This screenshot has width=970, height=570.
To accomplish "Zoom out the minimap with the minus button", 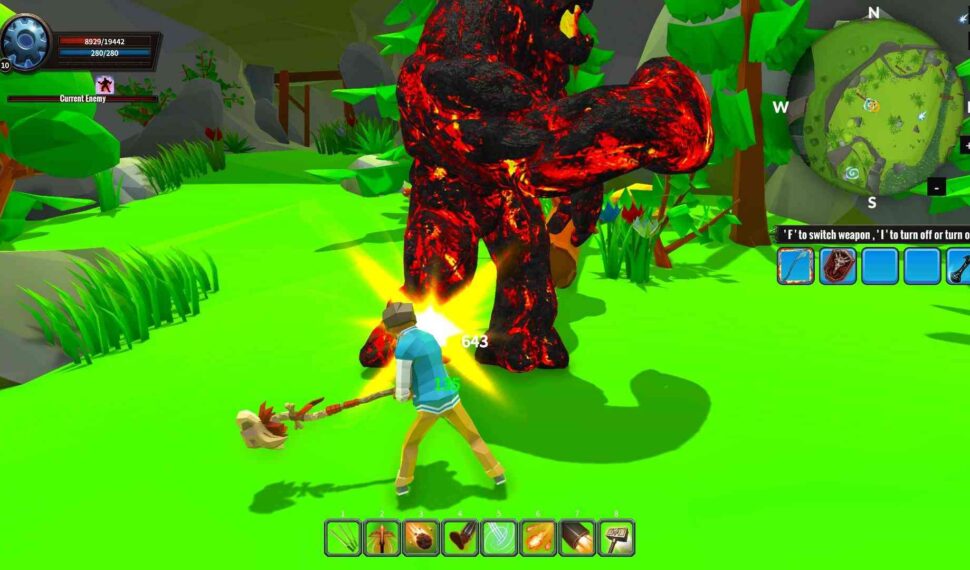I will pos(936,187).
